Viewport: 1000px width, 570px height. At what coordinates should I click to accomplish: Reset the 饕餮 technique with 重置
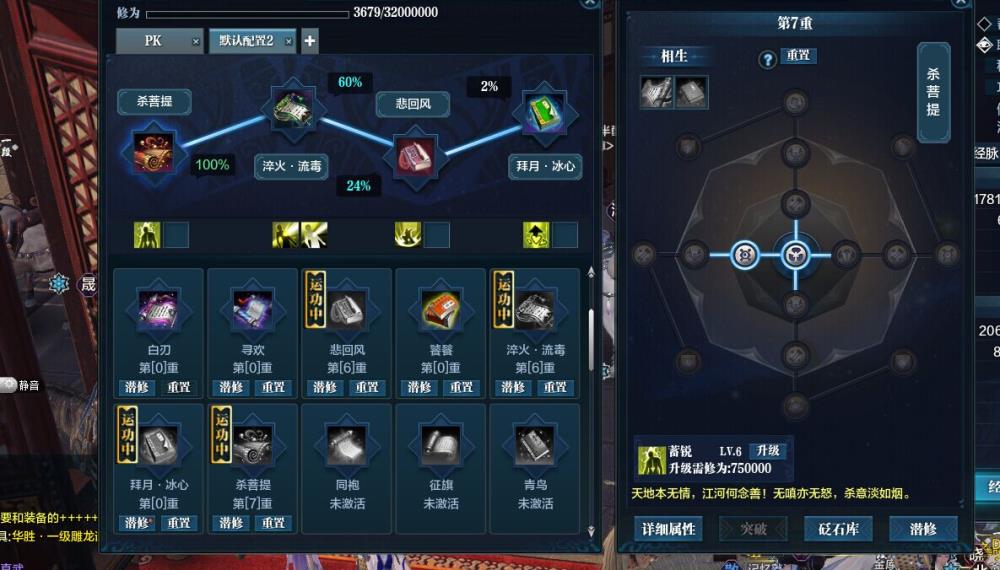pyautogui.click(x=461, y=387)
